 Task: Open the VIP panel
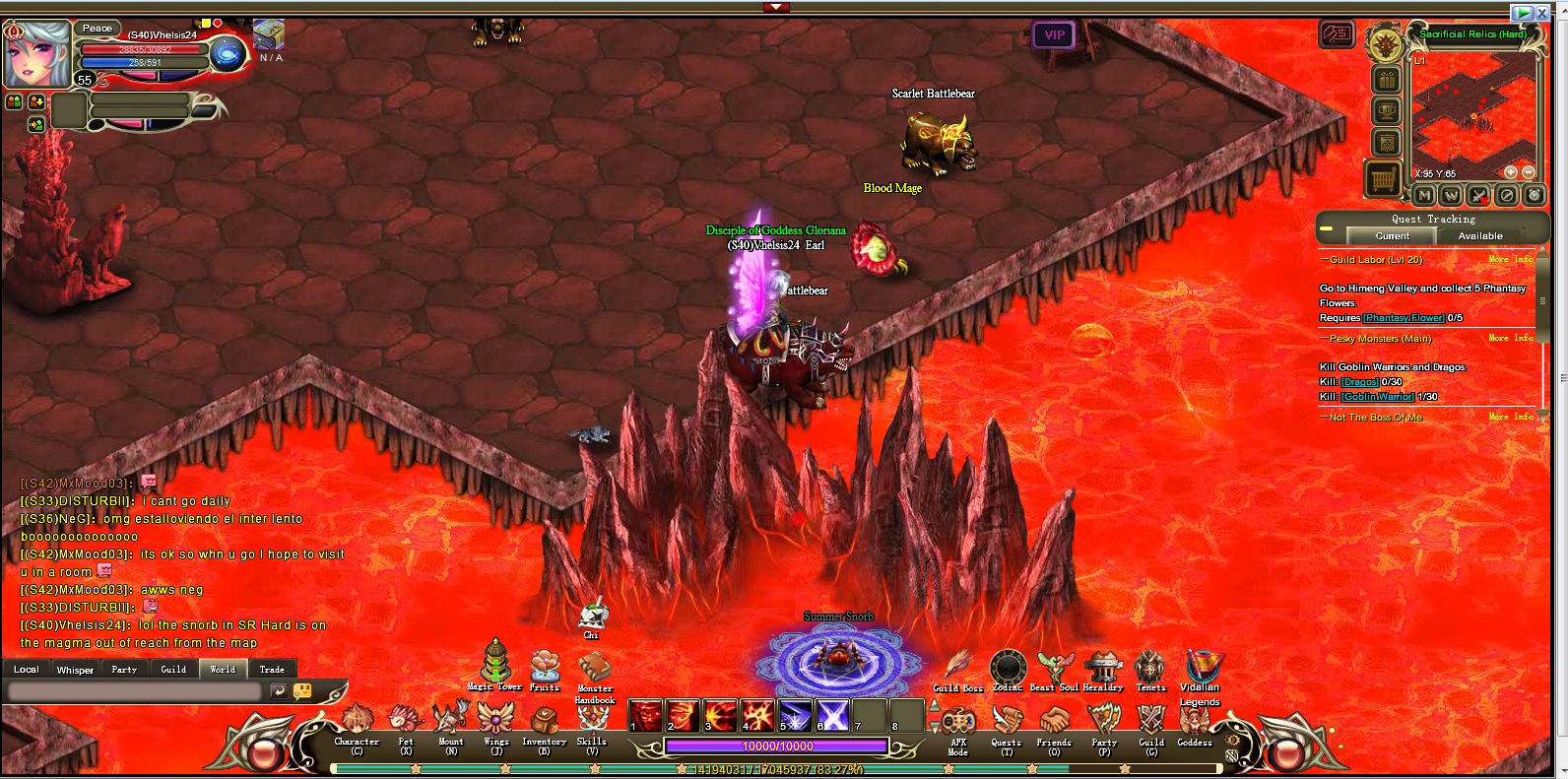click(x=1054, y=35)
